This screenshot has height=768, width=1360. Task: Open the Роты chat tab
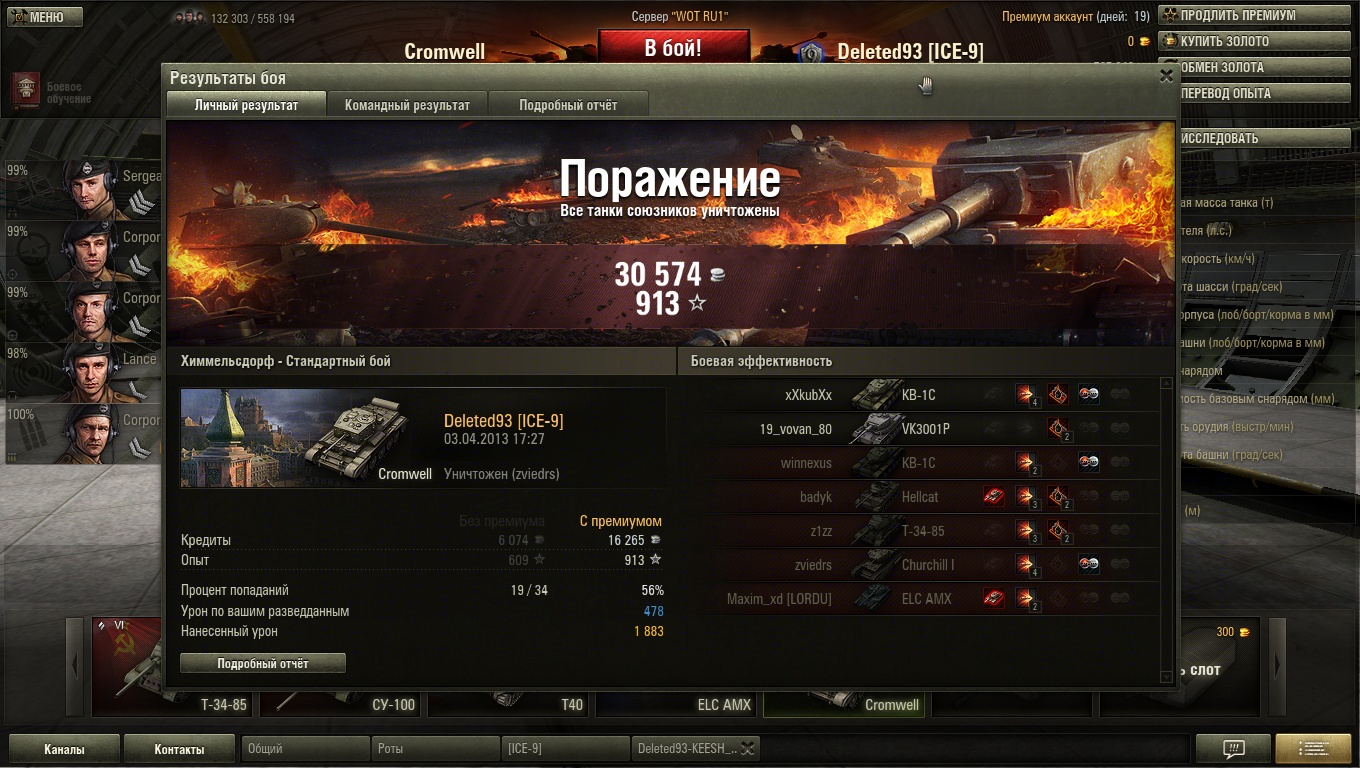tap(435, 749)
